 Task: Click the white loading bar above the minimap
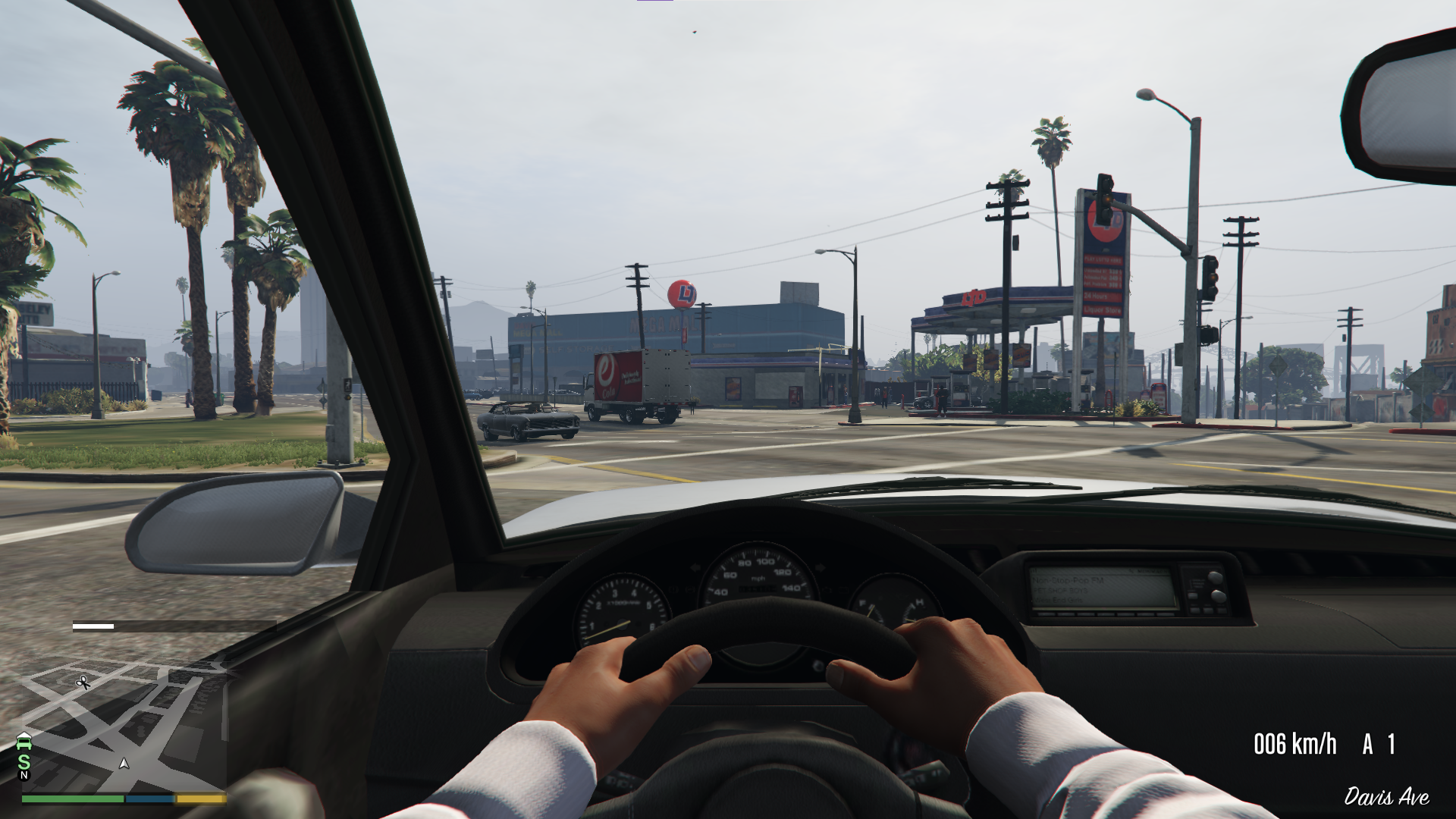93,626
